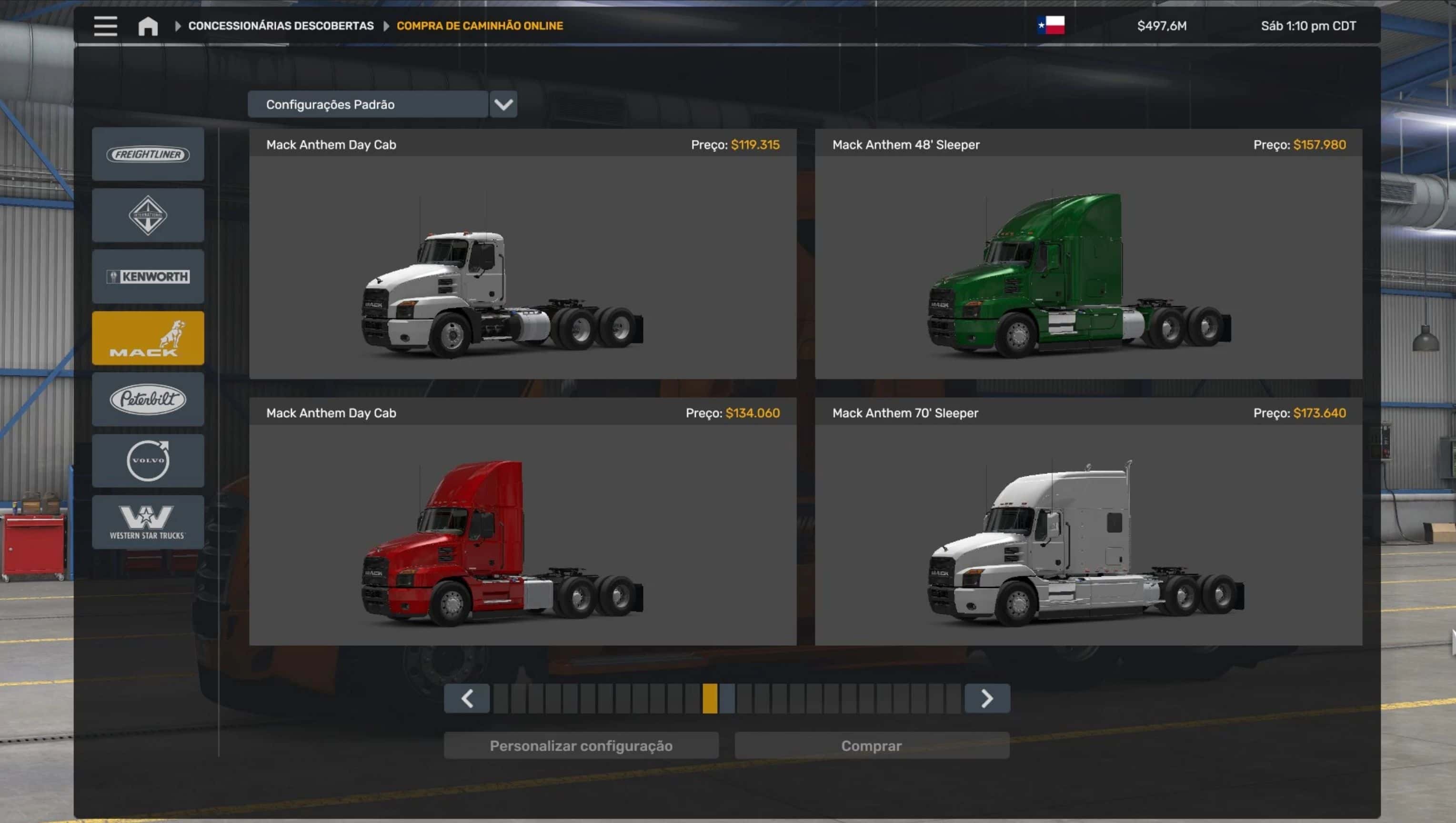The width and height of the screenshot is (1456, 823).
Task: Go to the home screen icon
Action: click(x=148, y=26)
